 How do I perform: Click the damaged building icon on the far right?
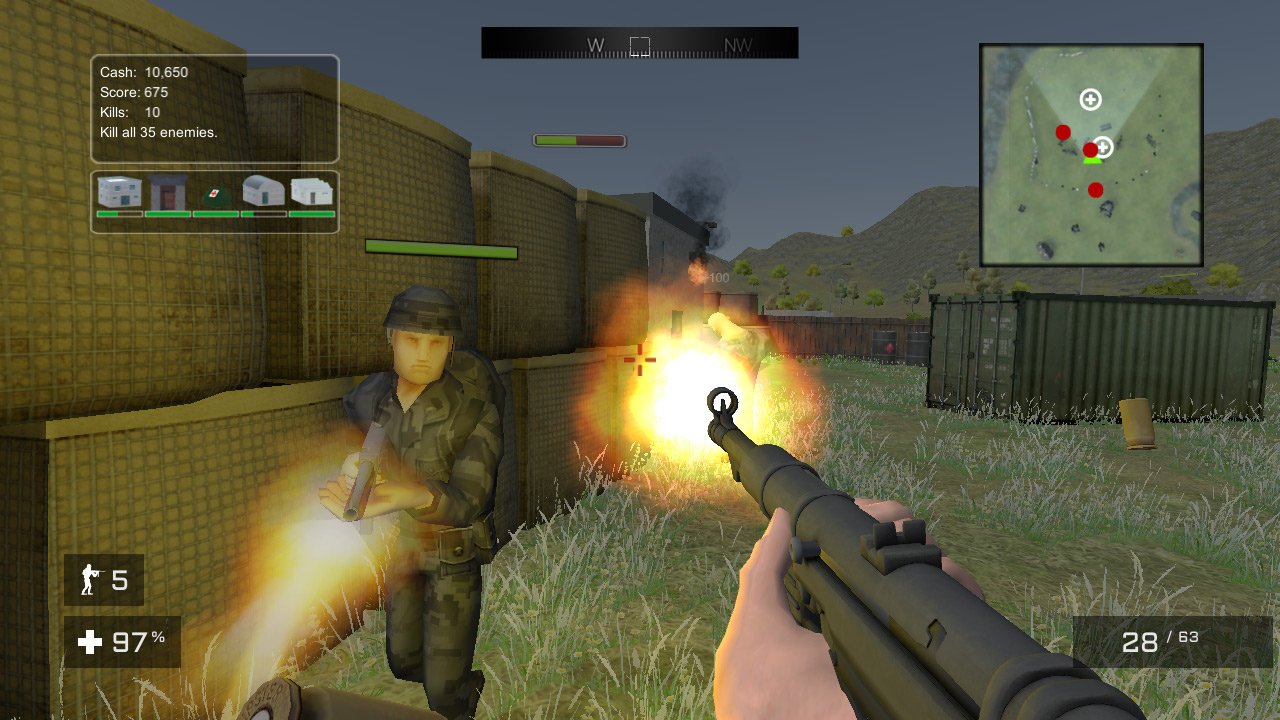[x=311, y=190]
